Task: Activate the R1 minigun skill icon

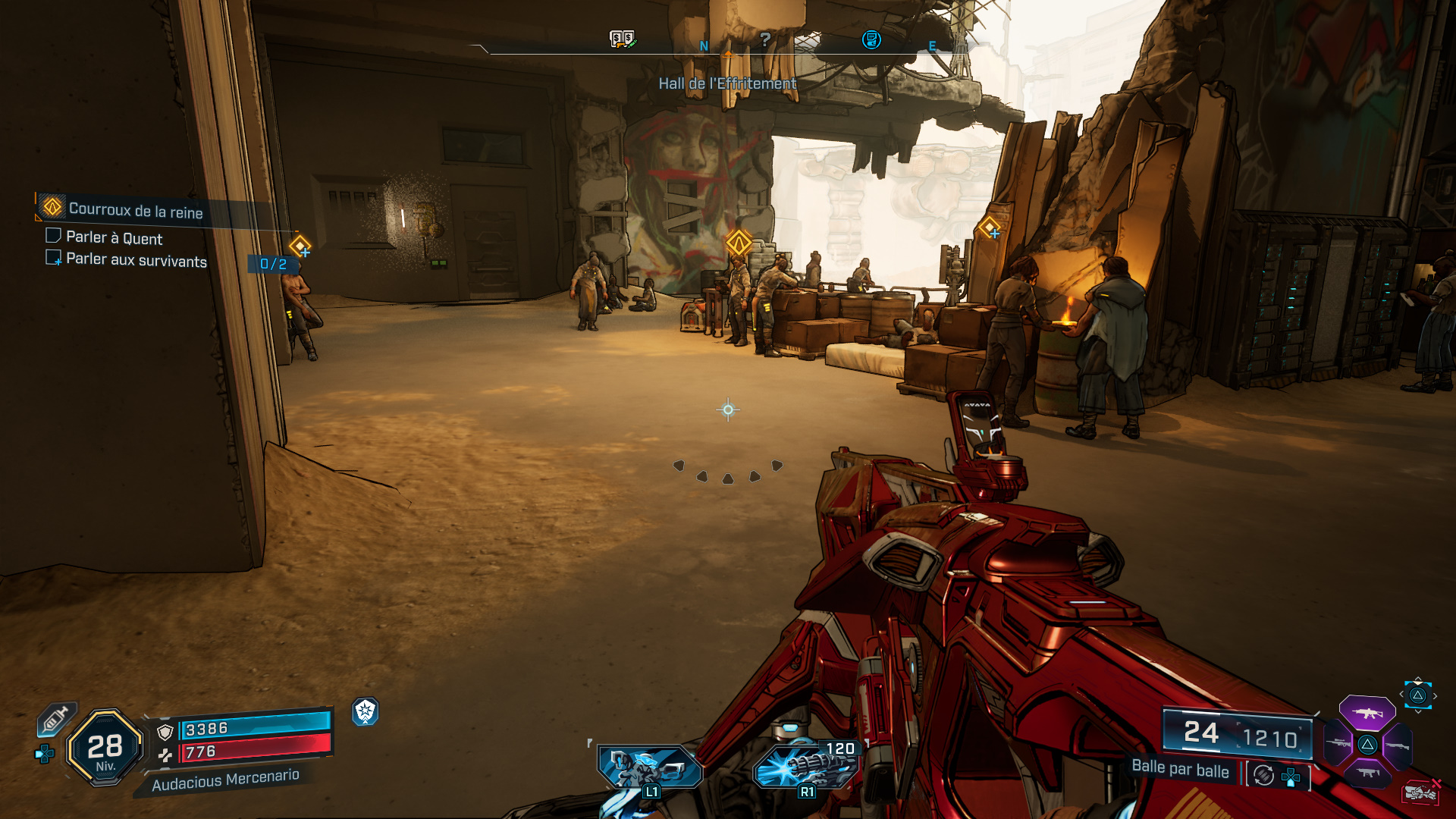Action: (807, 766)
